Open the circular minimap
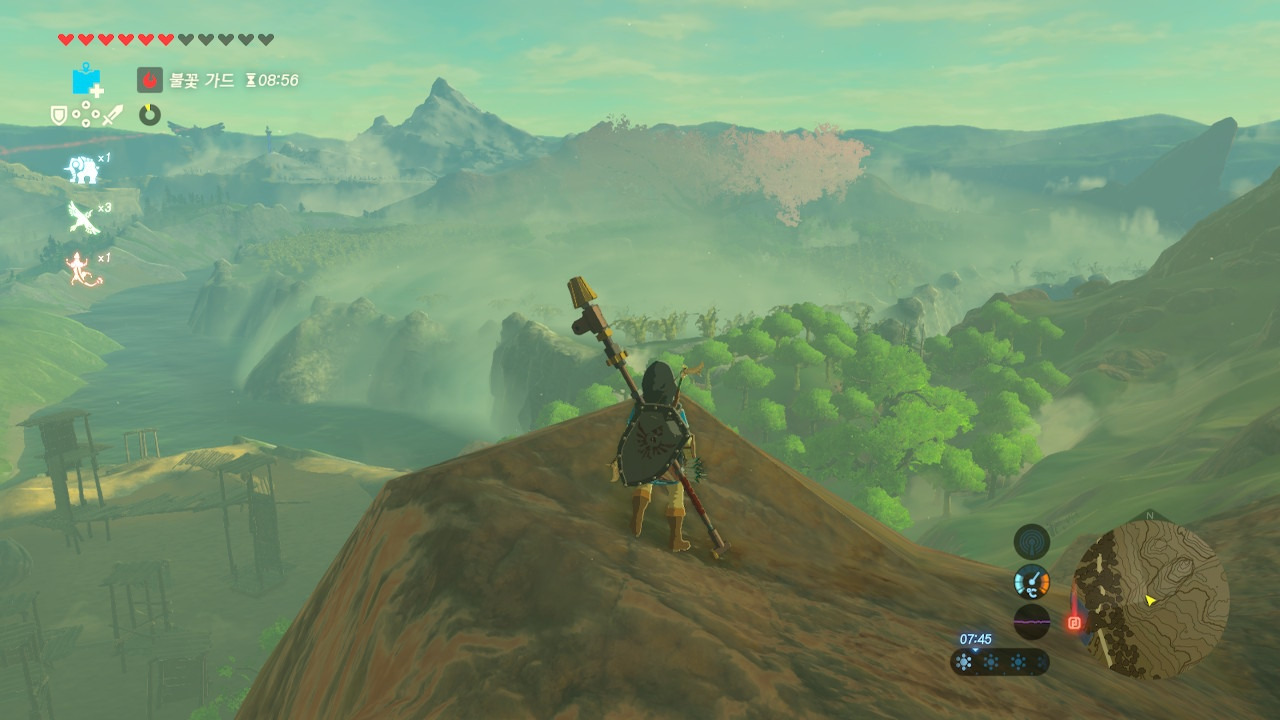The image size is (1280, 720). (x=1150, y=600)
